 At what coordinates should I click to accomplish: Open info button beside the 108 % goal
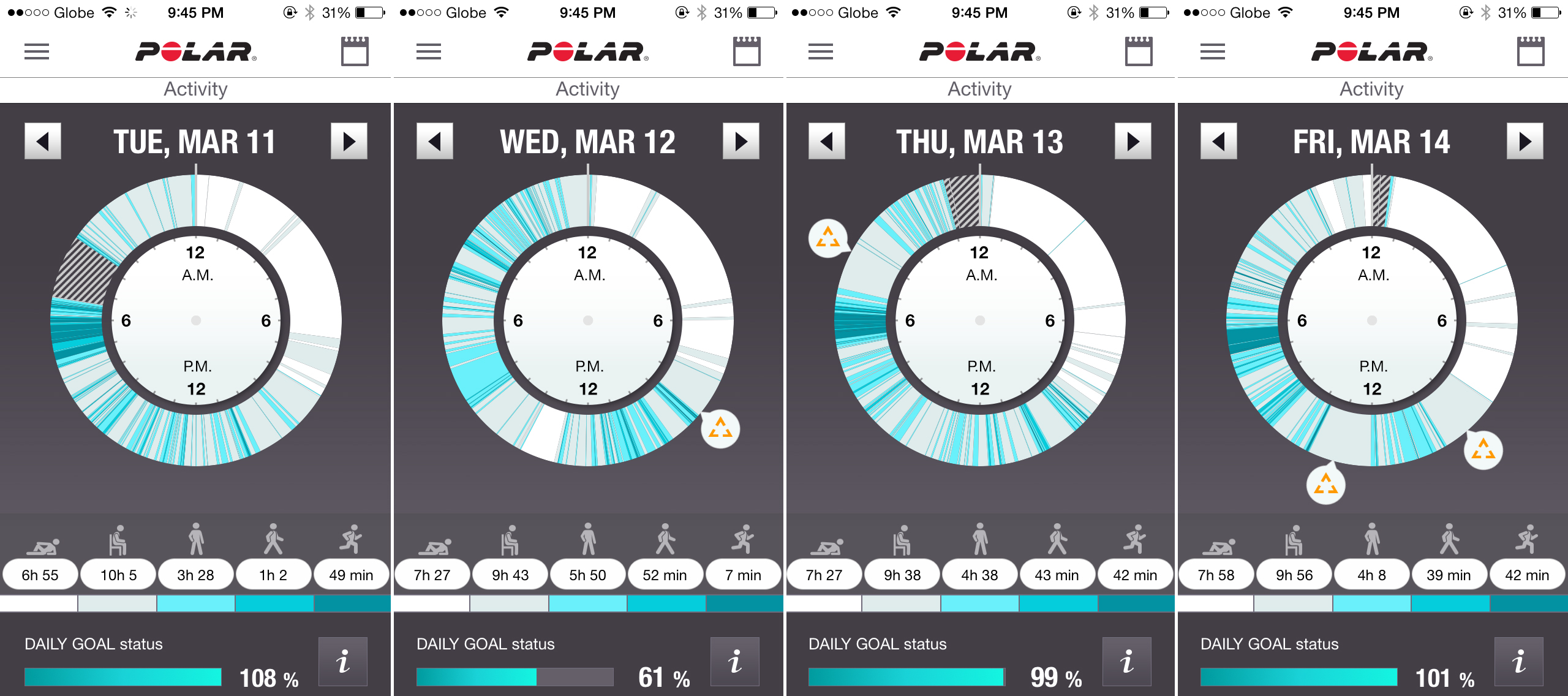343,662
